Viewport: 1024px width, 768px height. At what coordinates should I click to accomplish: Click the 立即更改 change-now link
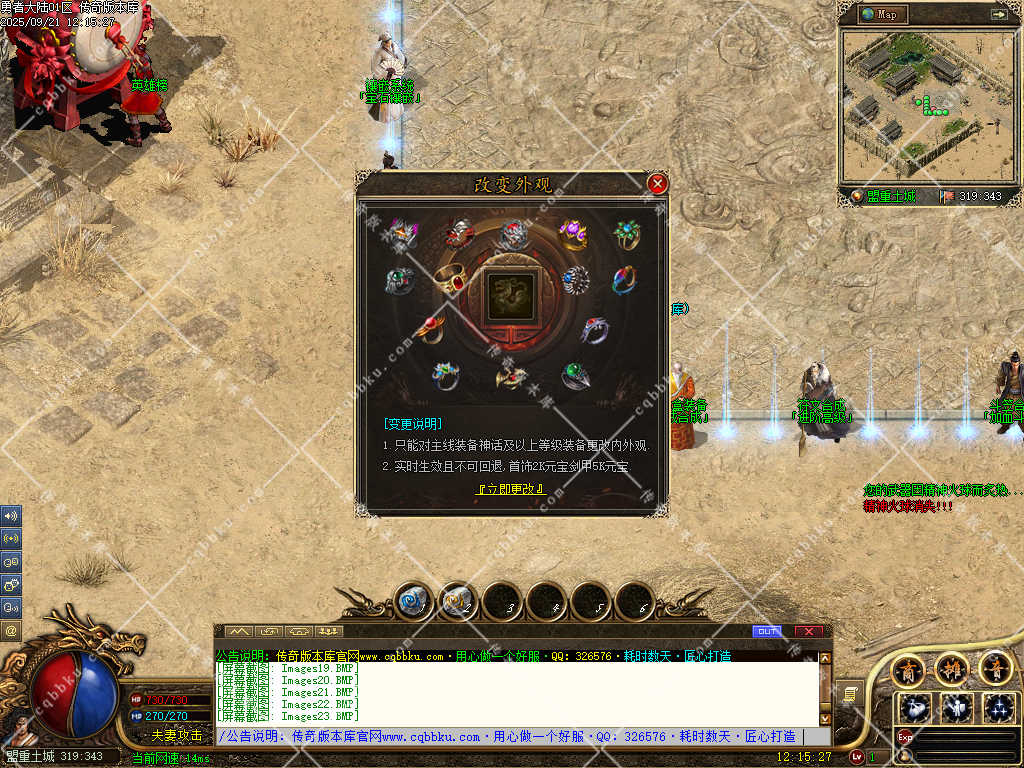510,489
